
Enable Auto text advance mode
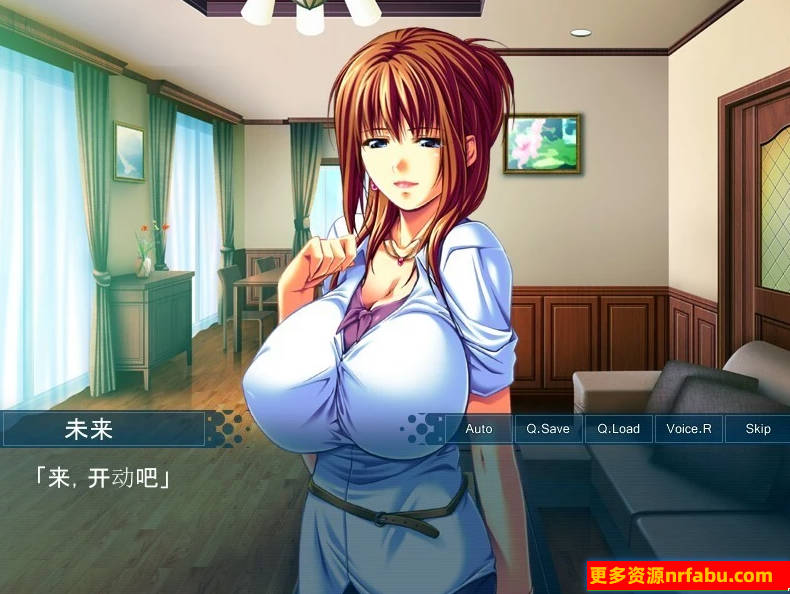click(x=479, y=429)
